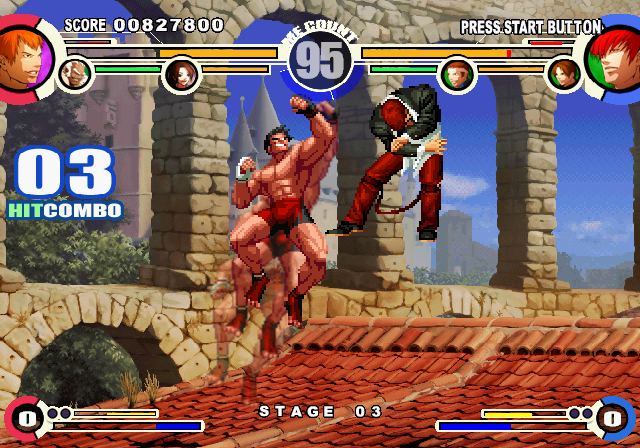640x448 pixels.
Task: Choose the dark-haired woman teammate portrait
Action: click(181, 74)
